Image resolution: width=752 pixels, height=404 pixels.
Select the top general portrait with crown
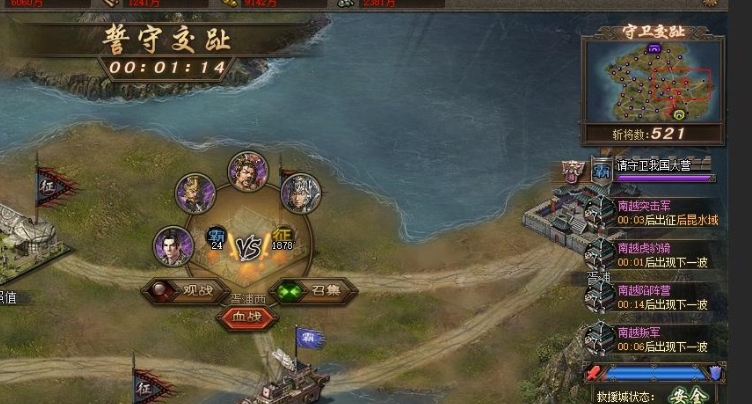coord(246,171)
